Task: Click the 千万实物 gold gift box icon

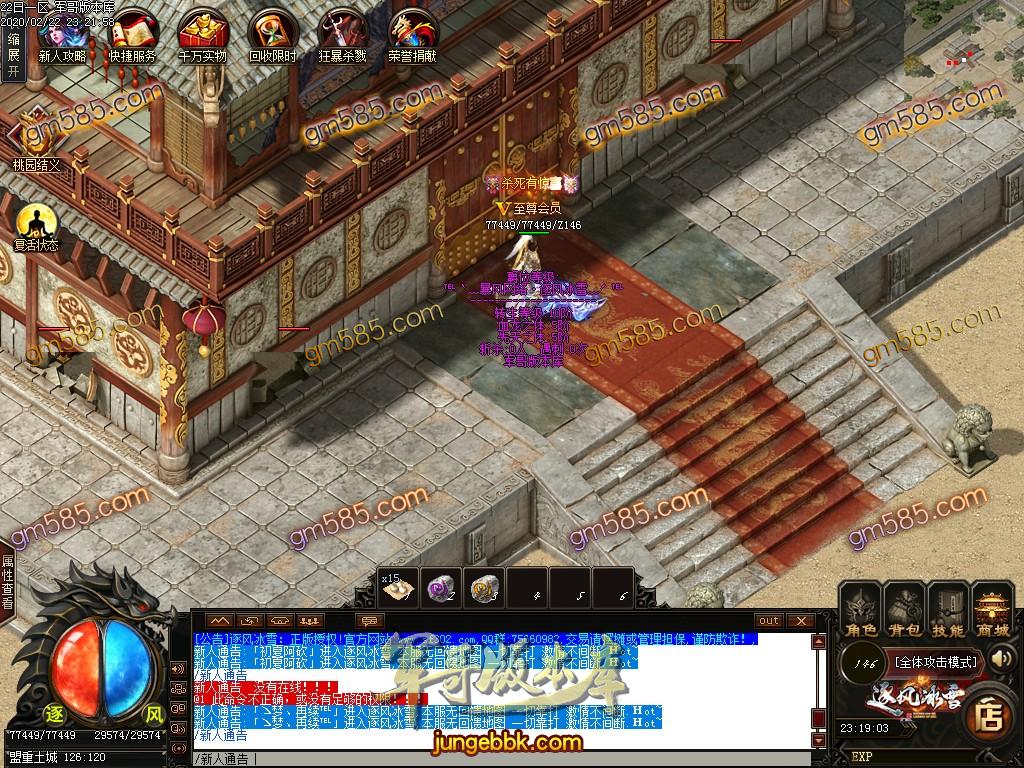Action: pos(202,32)
